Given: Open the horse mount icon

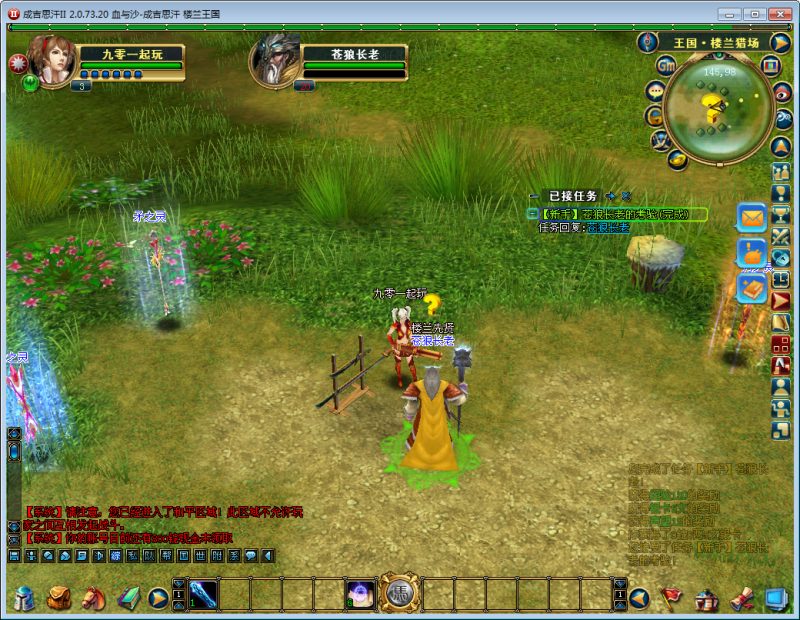Looking at the screenshot, I should [93, 598].
